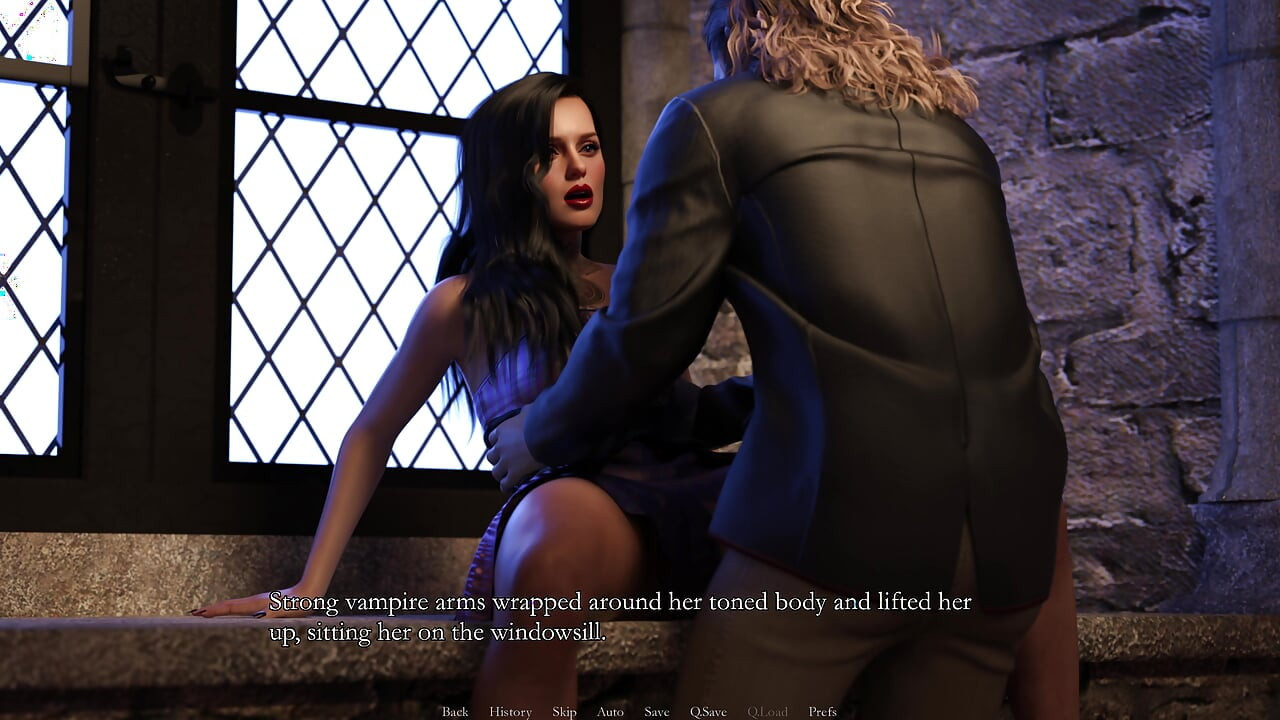Activate the Skip text button

564,712
